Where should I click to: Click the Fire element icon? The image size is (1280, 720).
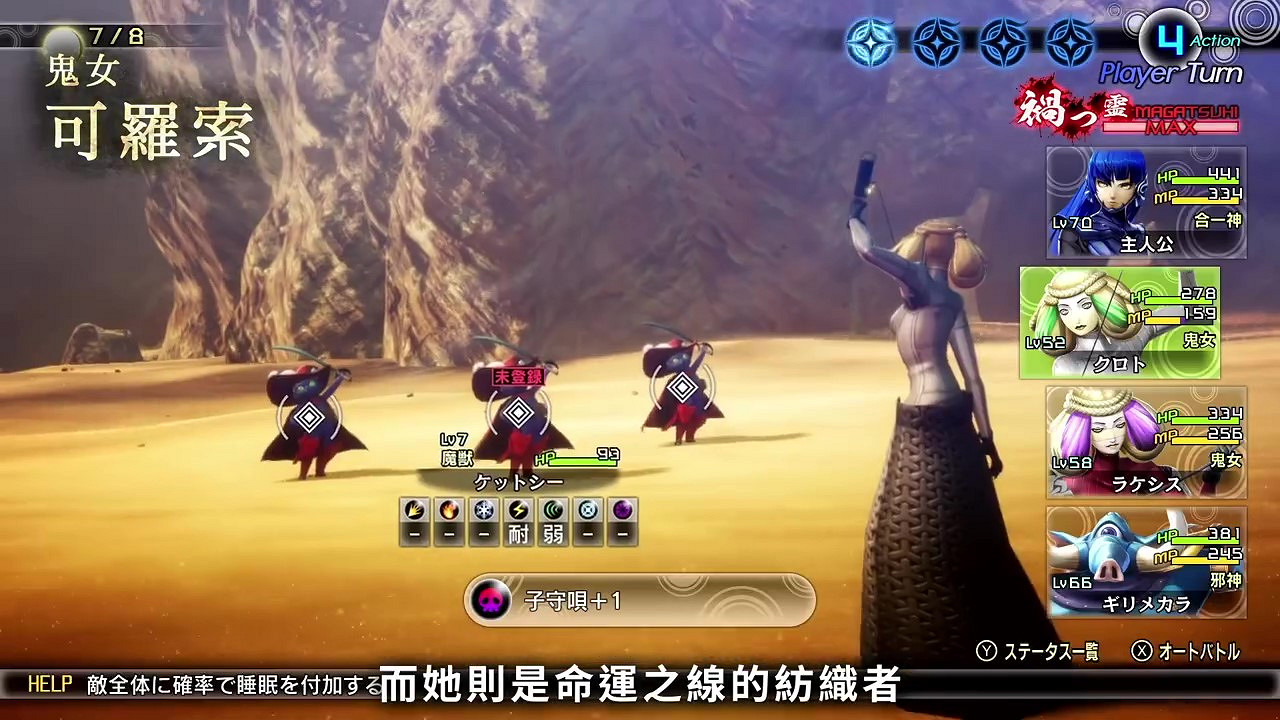click(x=448, y=510)
